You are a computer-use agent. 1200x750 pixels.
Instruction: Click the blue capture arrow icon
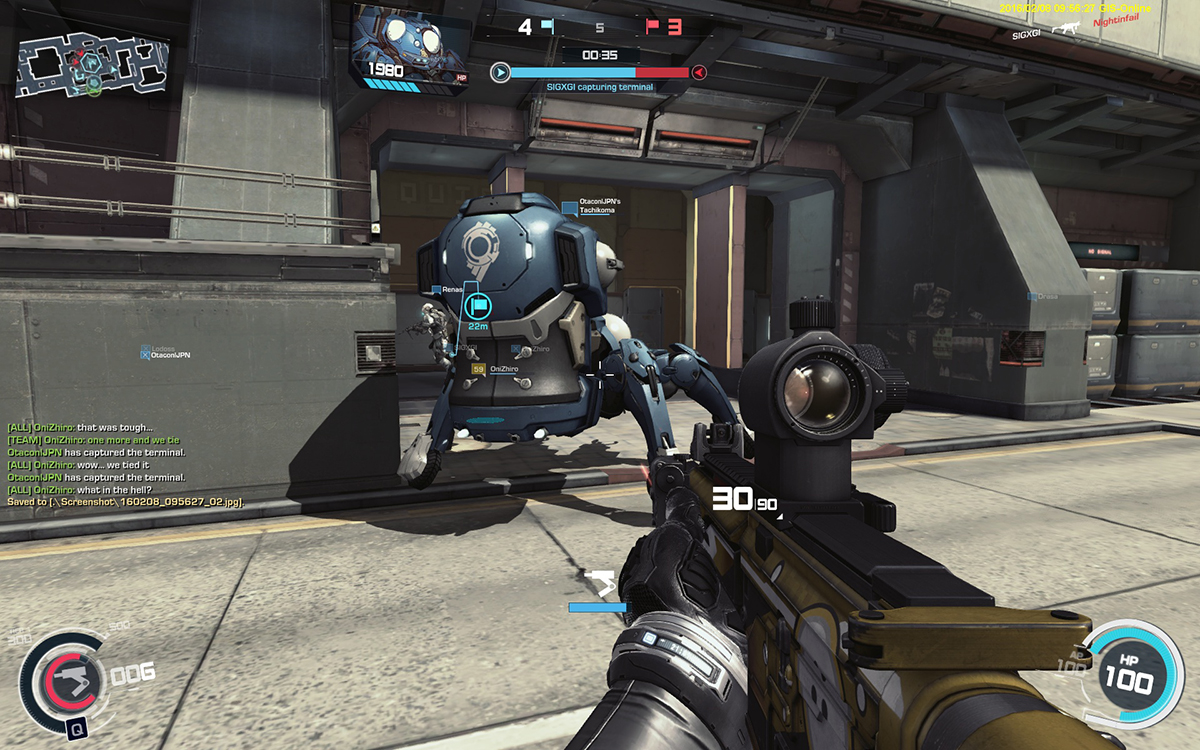click(500, 72)
